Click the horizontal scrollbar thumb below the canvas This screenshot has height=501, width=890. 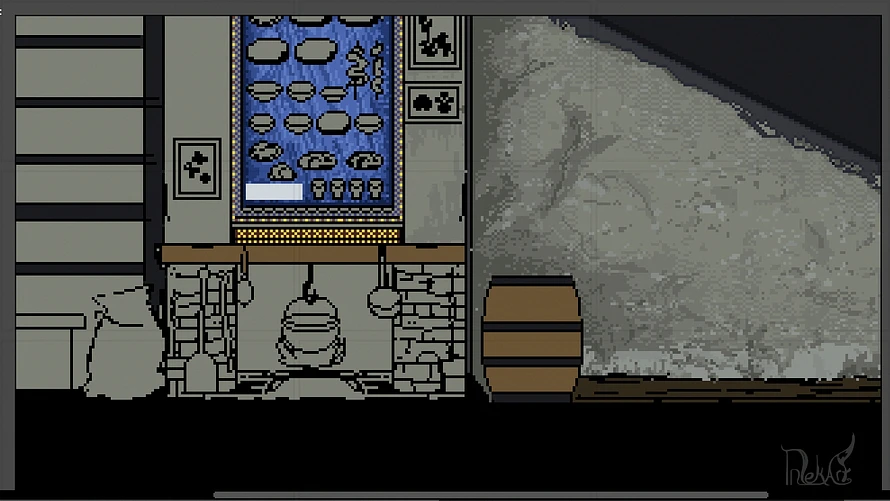490,494
